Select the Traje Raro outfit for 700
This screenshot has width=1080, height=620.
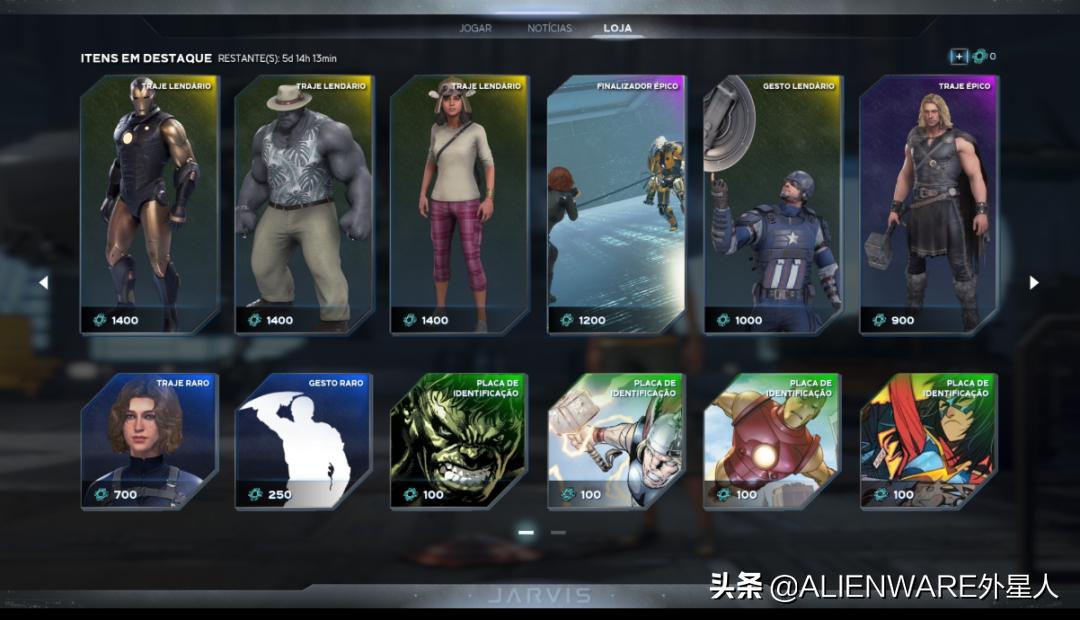point(148,441)
